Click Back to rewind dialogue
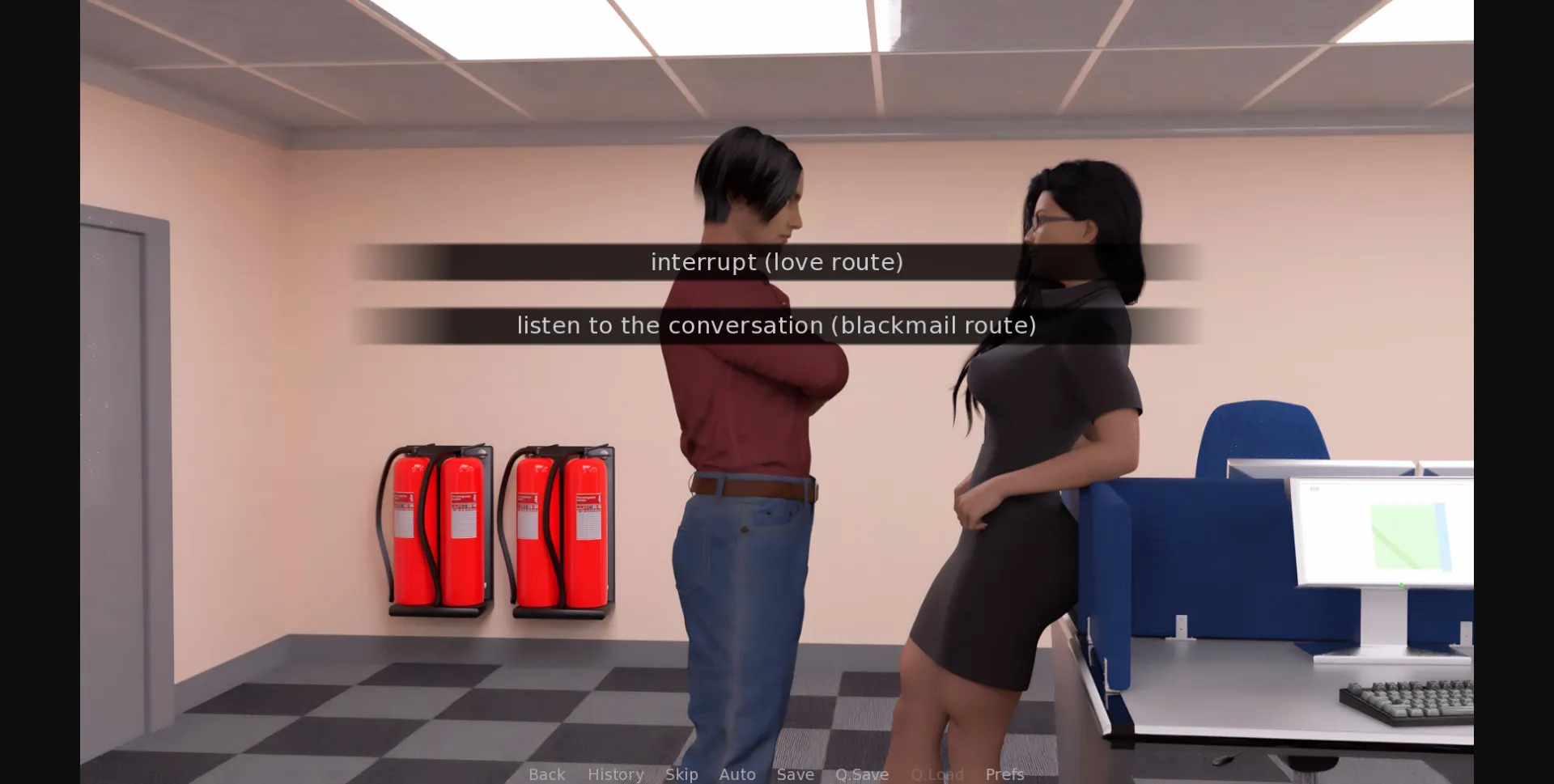1554x784 pixels. (546, 773)
